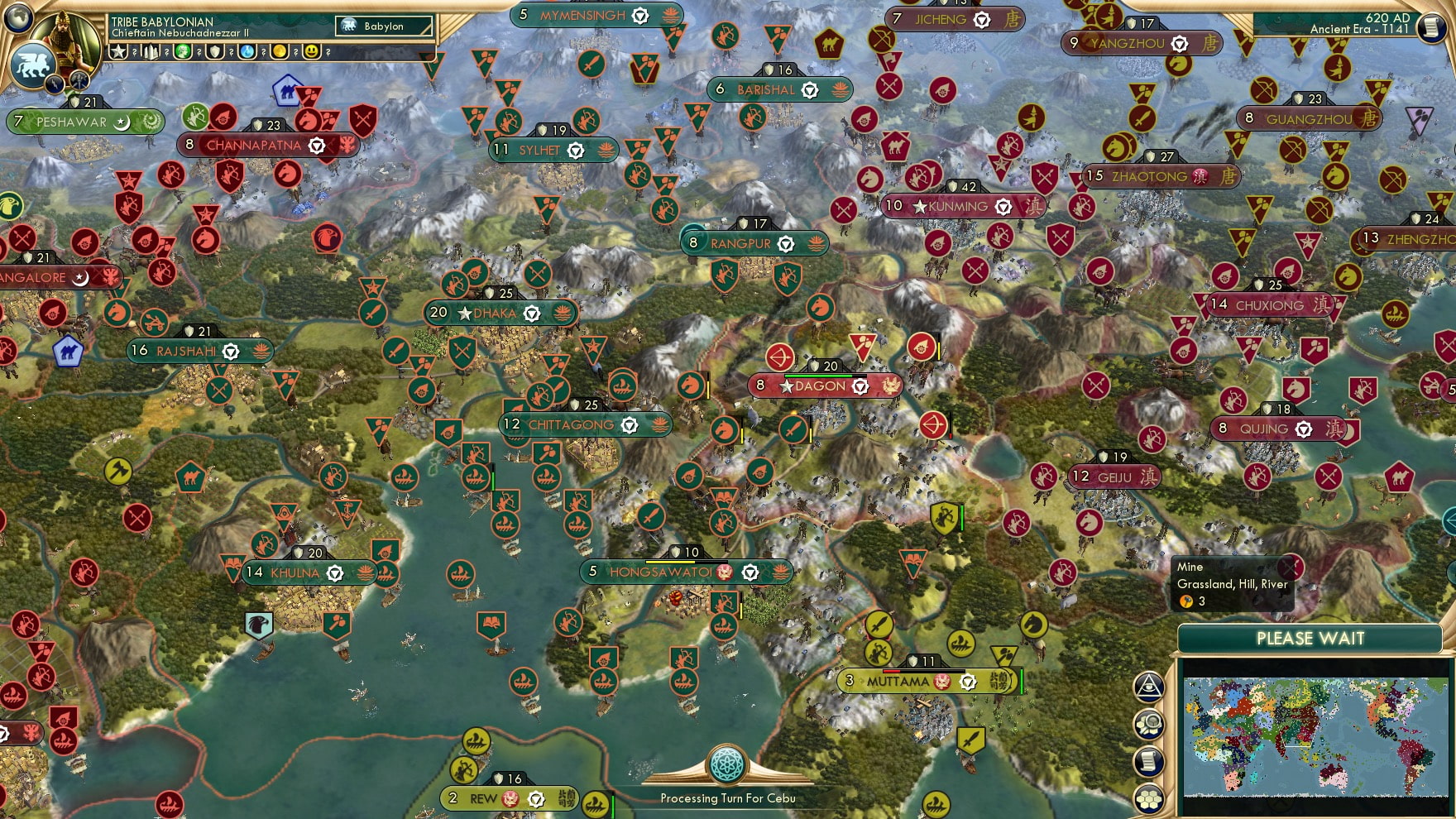The height and width of the screenshot is (819, 1456).
Task: Open the Babylon civilization dropdown
Action: pyautogui.click(x=382, y=26)
